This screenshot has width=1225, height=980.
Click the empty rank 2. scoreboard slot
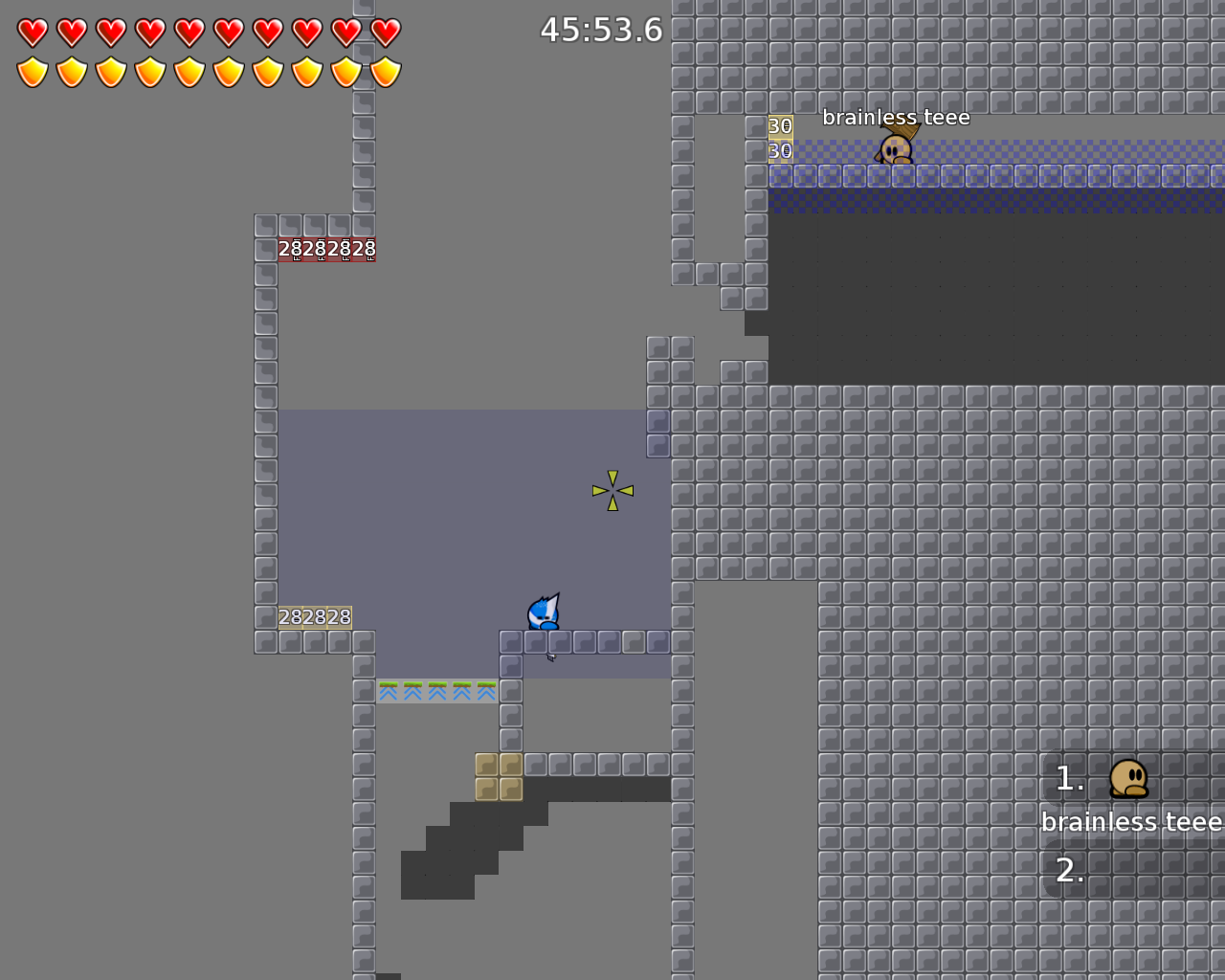1069,871
